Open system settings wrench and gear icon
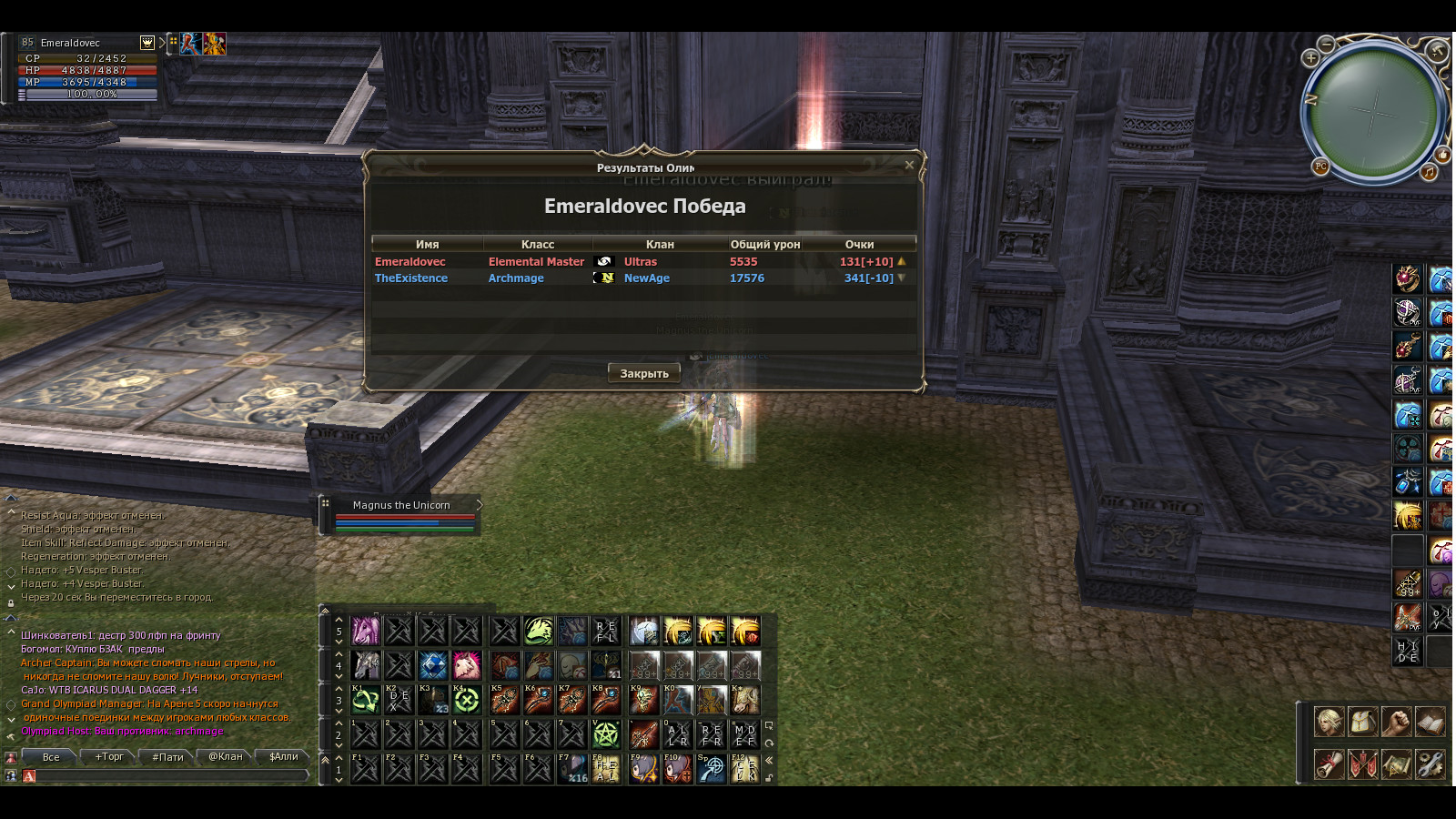This screenshot has width=1456, height=819. (1430, 764)
